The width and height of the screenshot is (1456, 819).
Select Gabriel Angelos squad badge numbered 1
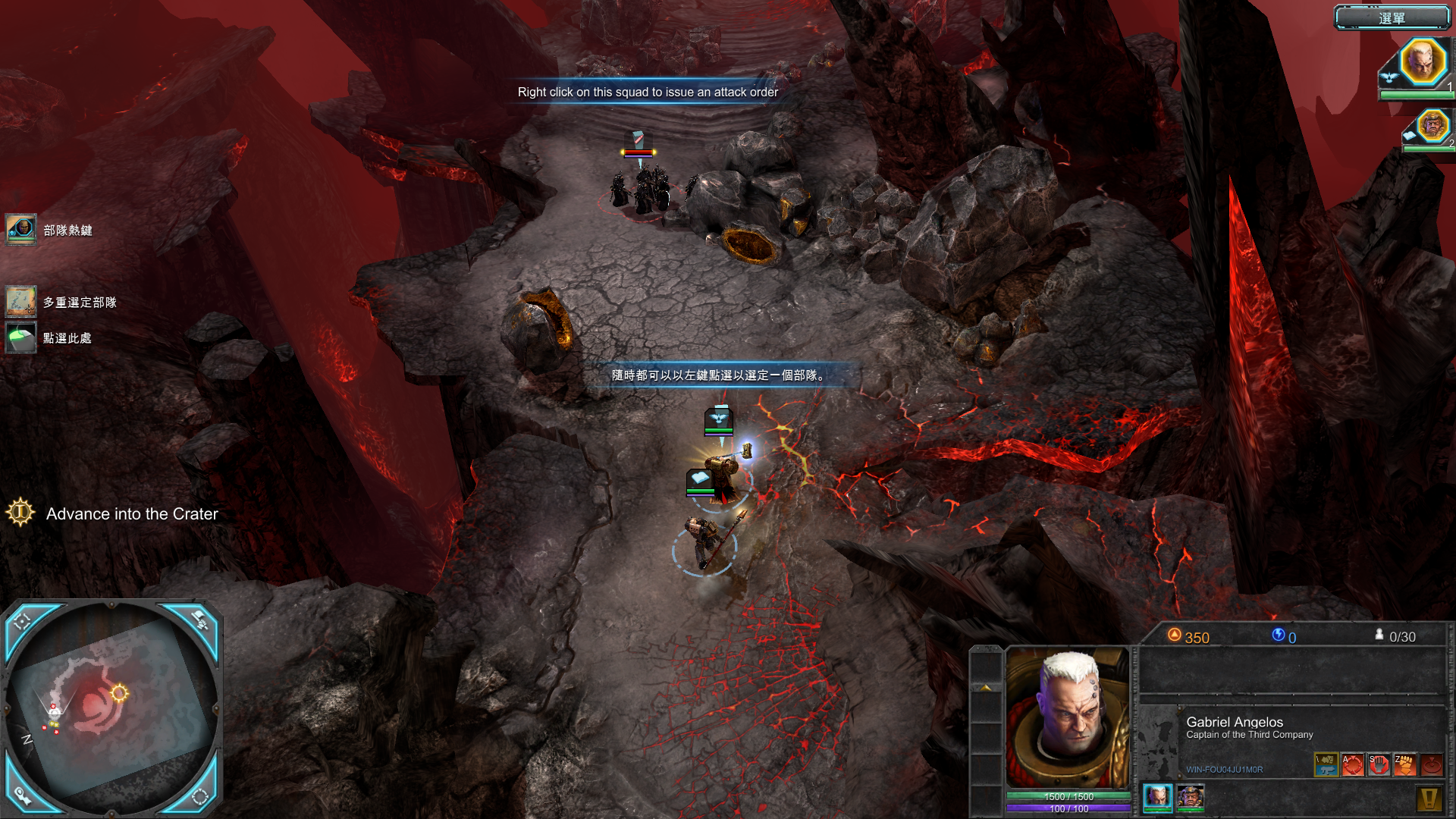(x=1422, y=62)
